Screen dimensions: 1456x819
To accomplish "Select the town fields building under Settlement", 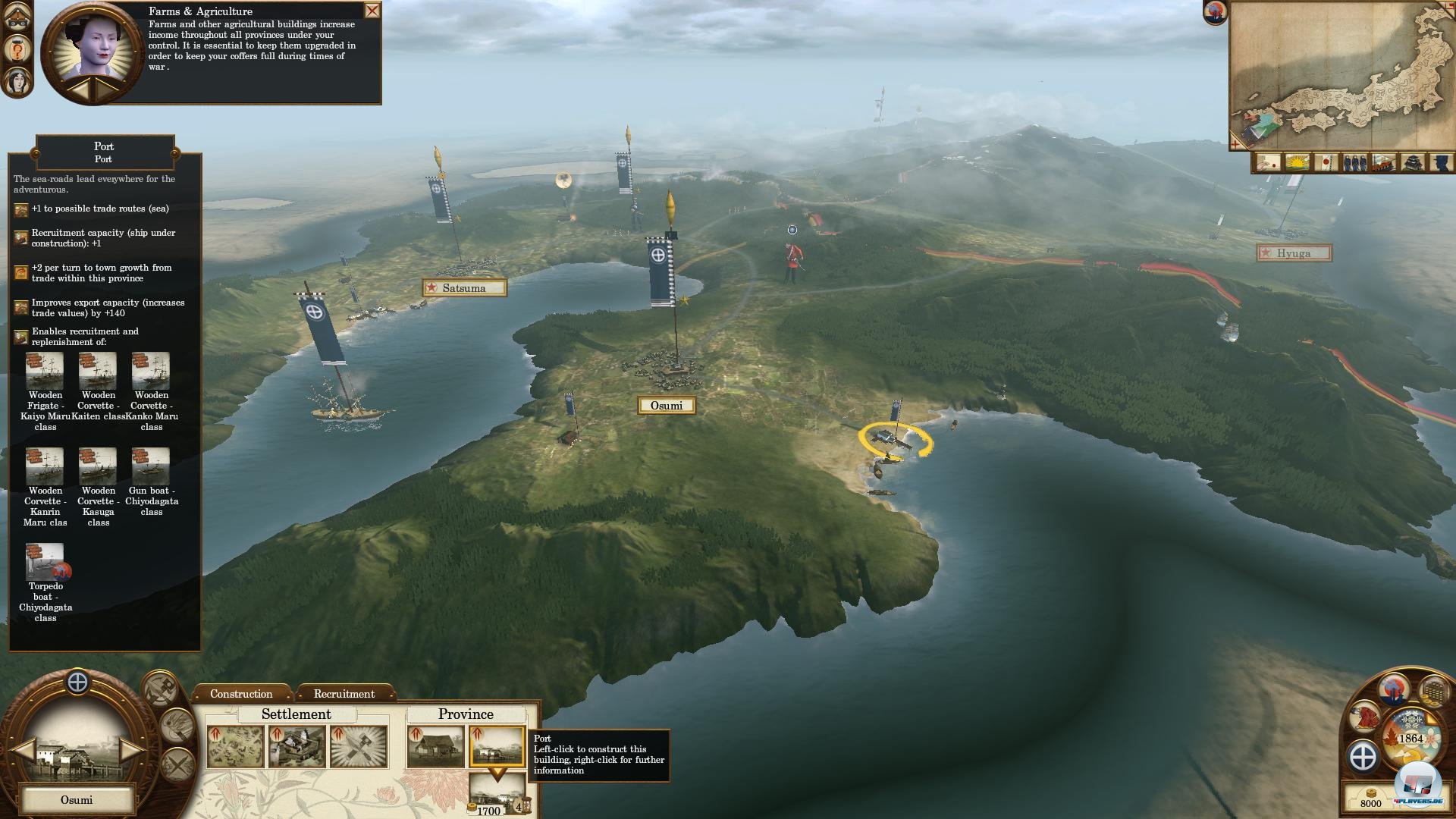I will [x=235, y=746].
